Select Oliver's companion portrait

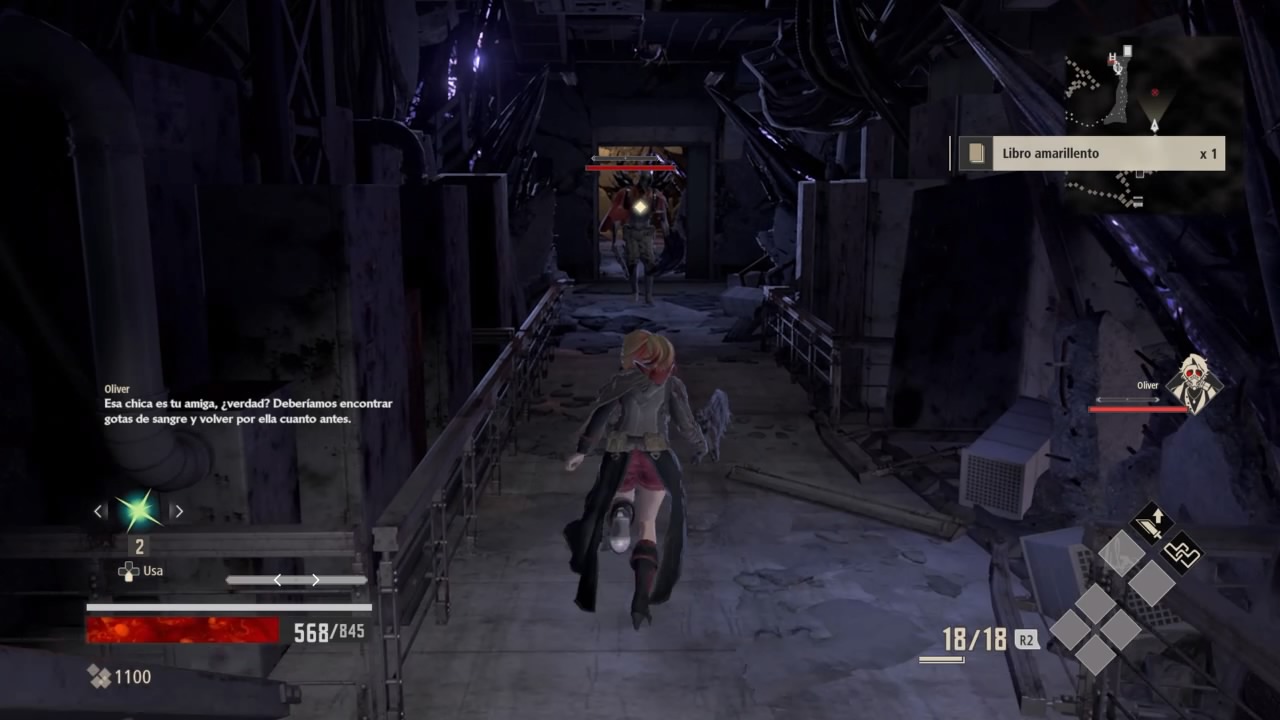[x=1193, y=384]
